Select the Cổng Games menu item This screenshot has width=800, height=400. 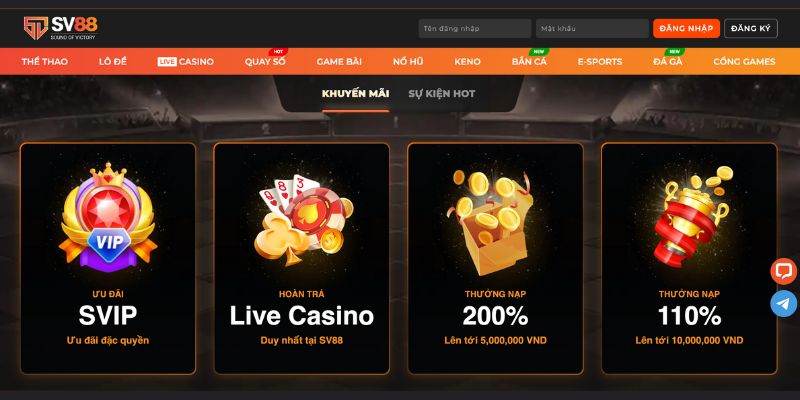pos(744,62)
